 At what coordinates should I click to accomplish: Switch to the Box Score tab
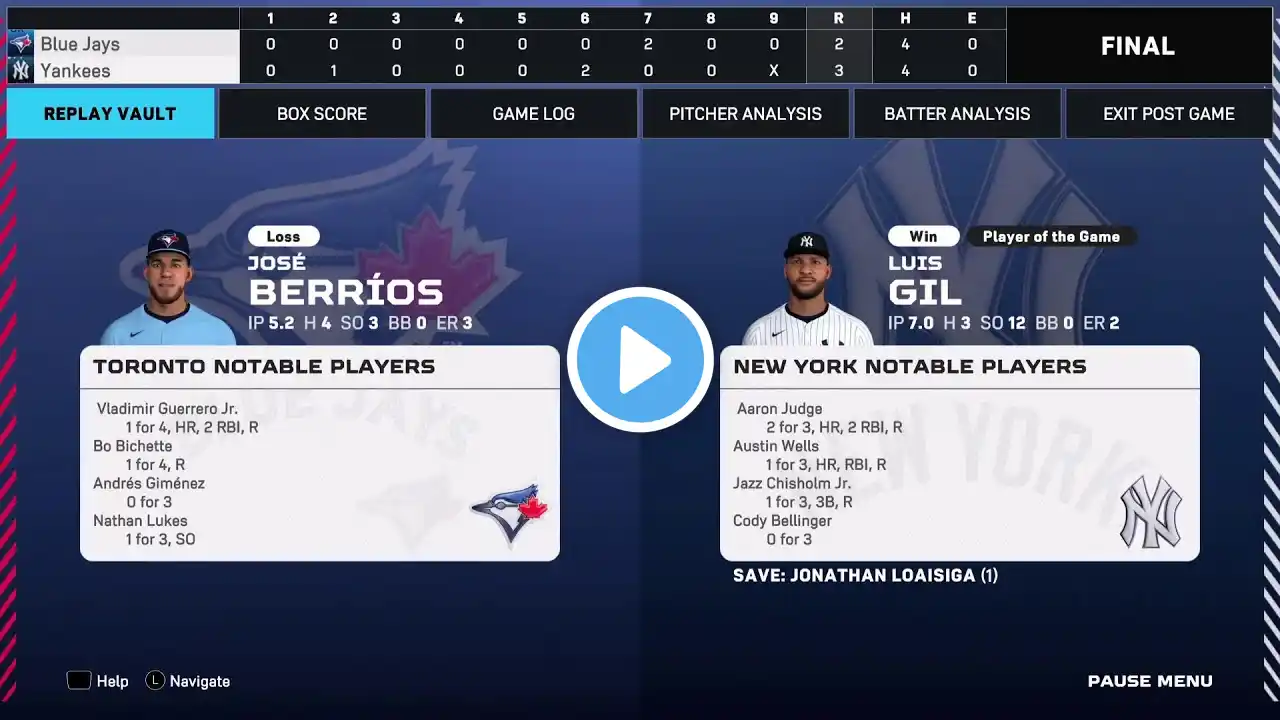point(322,114)
